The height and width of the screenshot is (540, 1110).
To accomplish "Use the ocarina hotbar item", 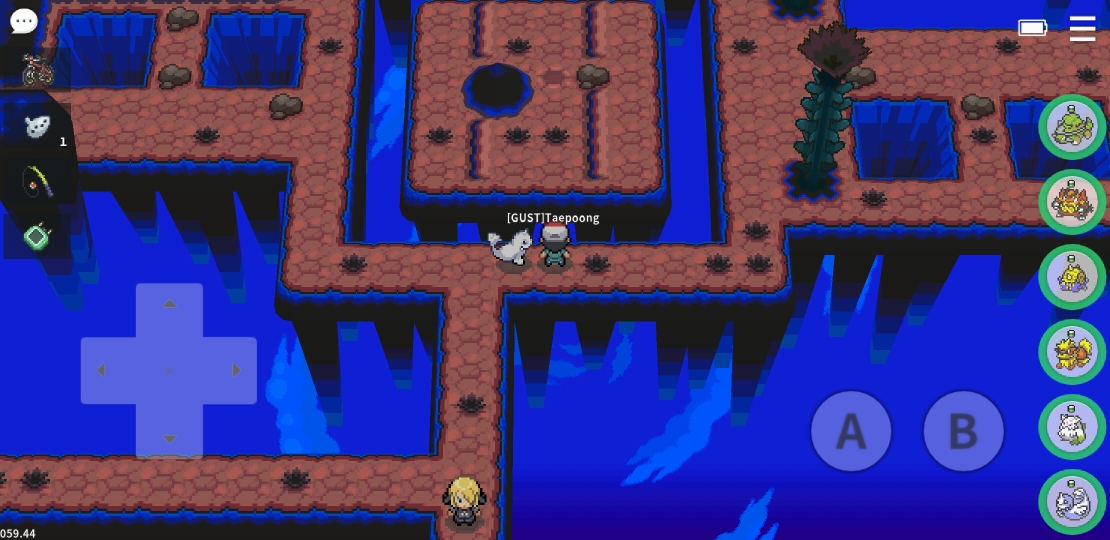I will pyautogui.click(x=37, y=126).
